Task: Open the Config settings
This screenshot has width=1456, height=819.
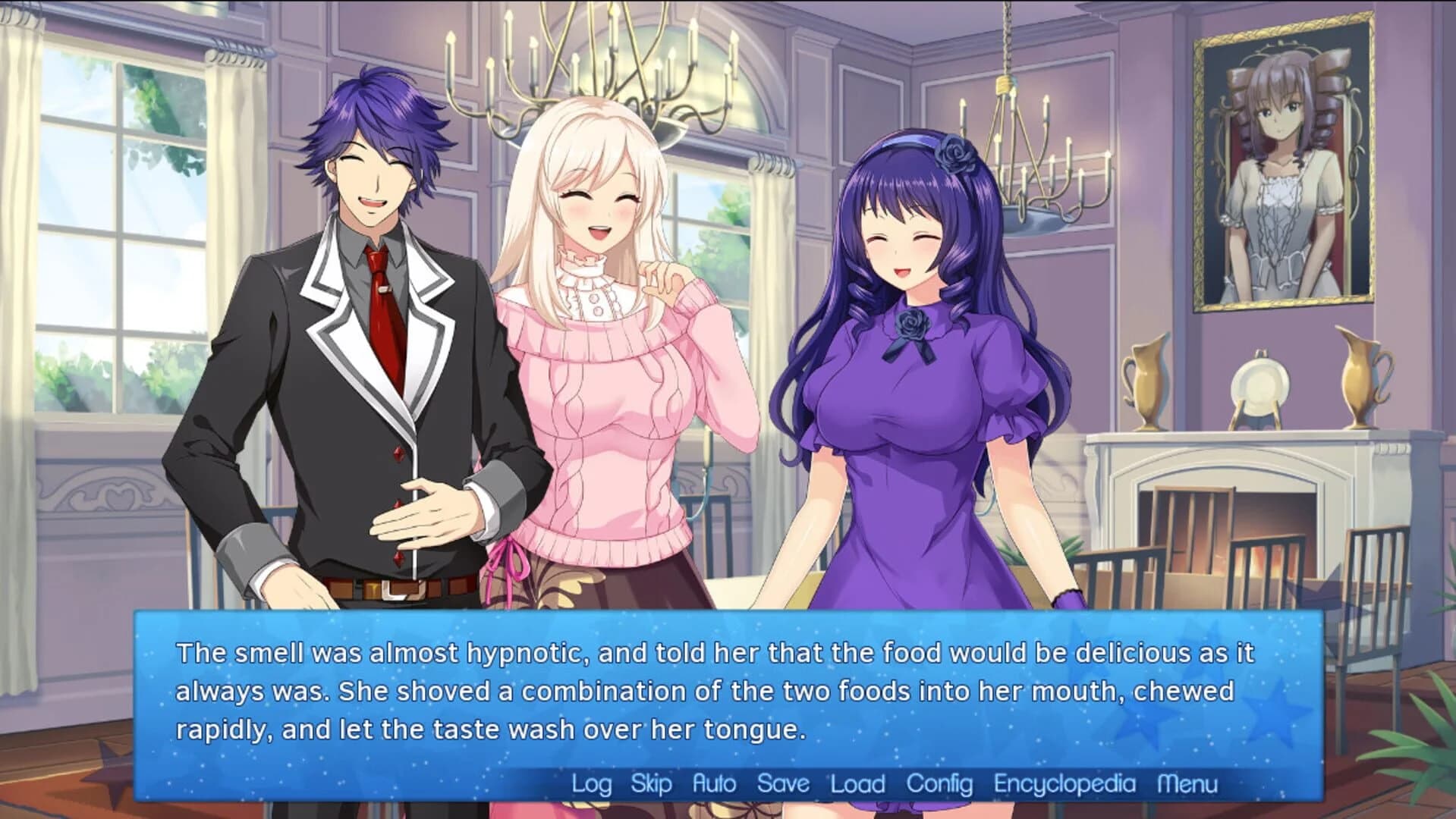Action: (x=939, y=783)
